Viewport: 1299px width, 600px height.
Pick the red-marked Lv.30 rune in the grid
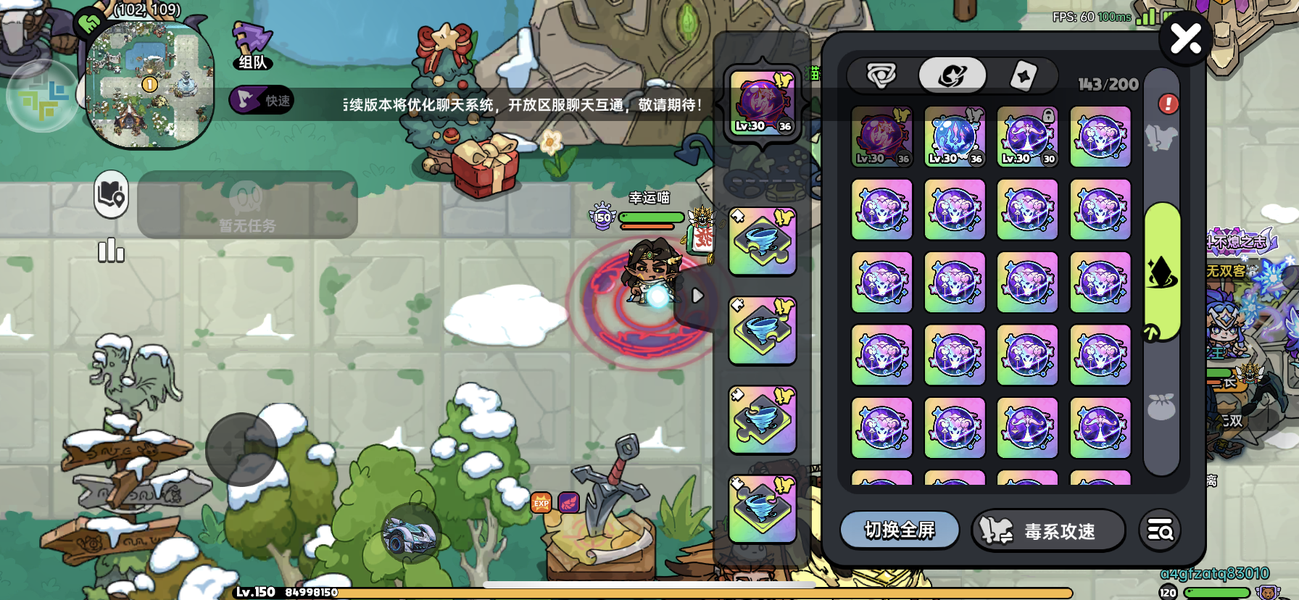click(x=881, y=137)
